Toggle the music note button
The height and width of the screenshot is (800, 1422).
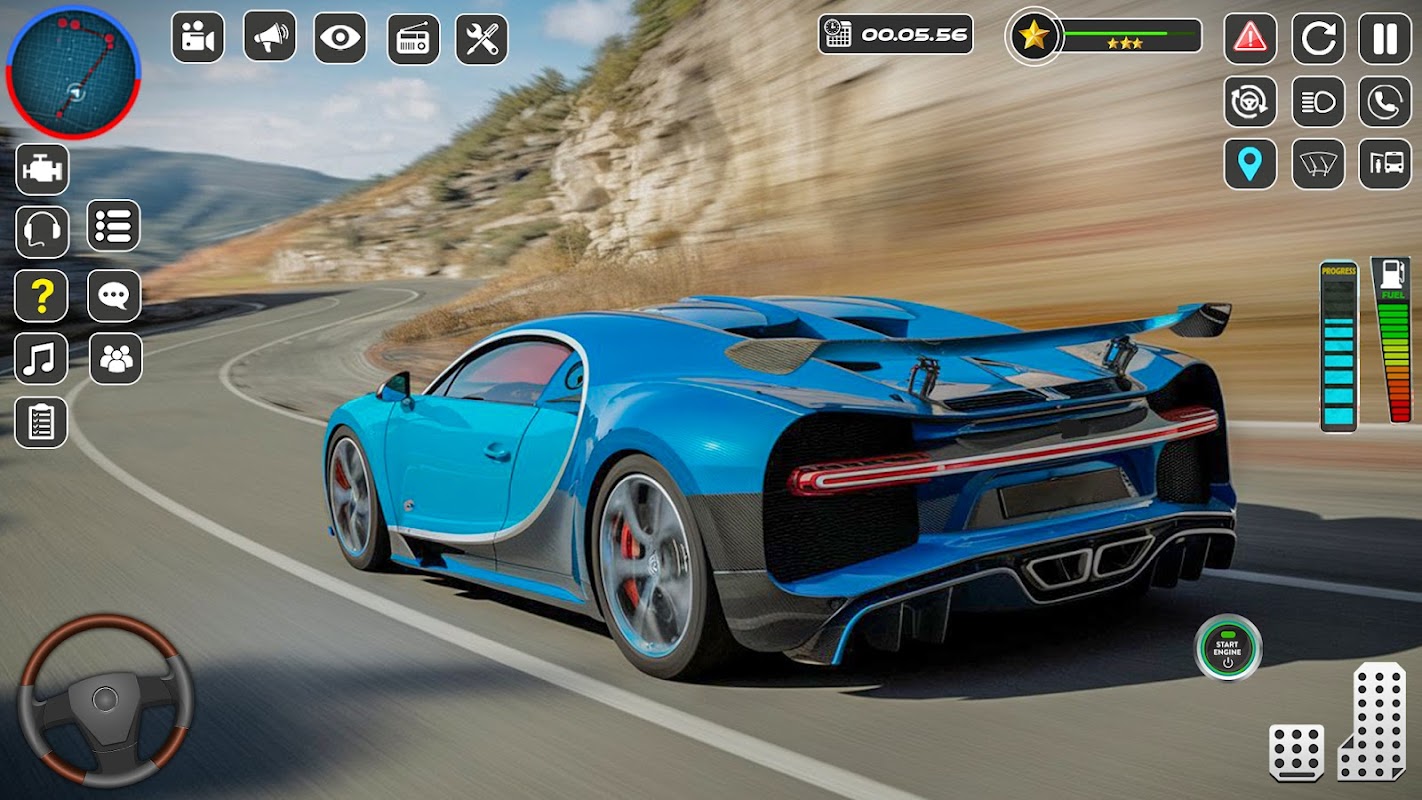click(x=41, y=359)
